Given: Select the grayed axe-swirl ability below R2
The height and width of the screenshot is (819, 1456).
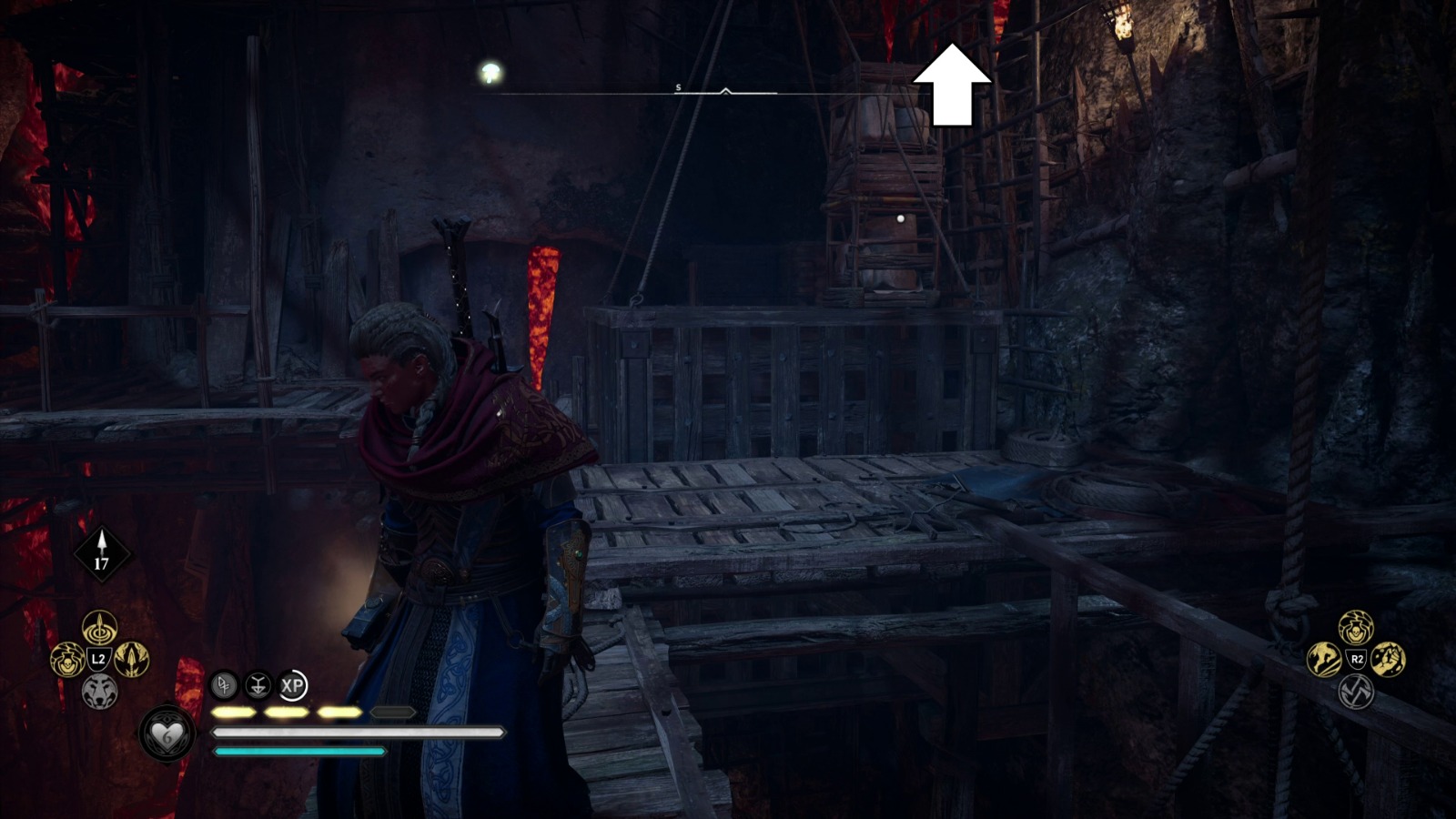Looking at the screenshot, I should click(x=1356, y=693).
